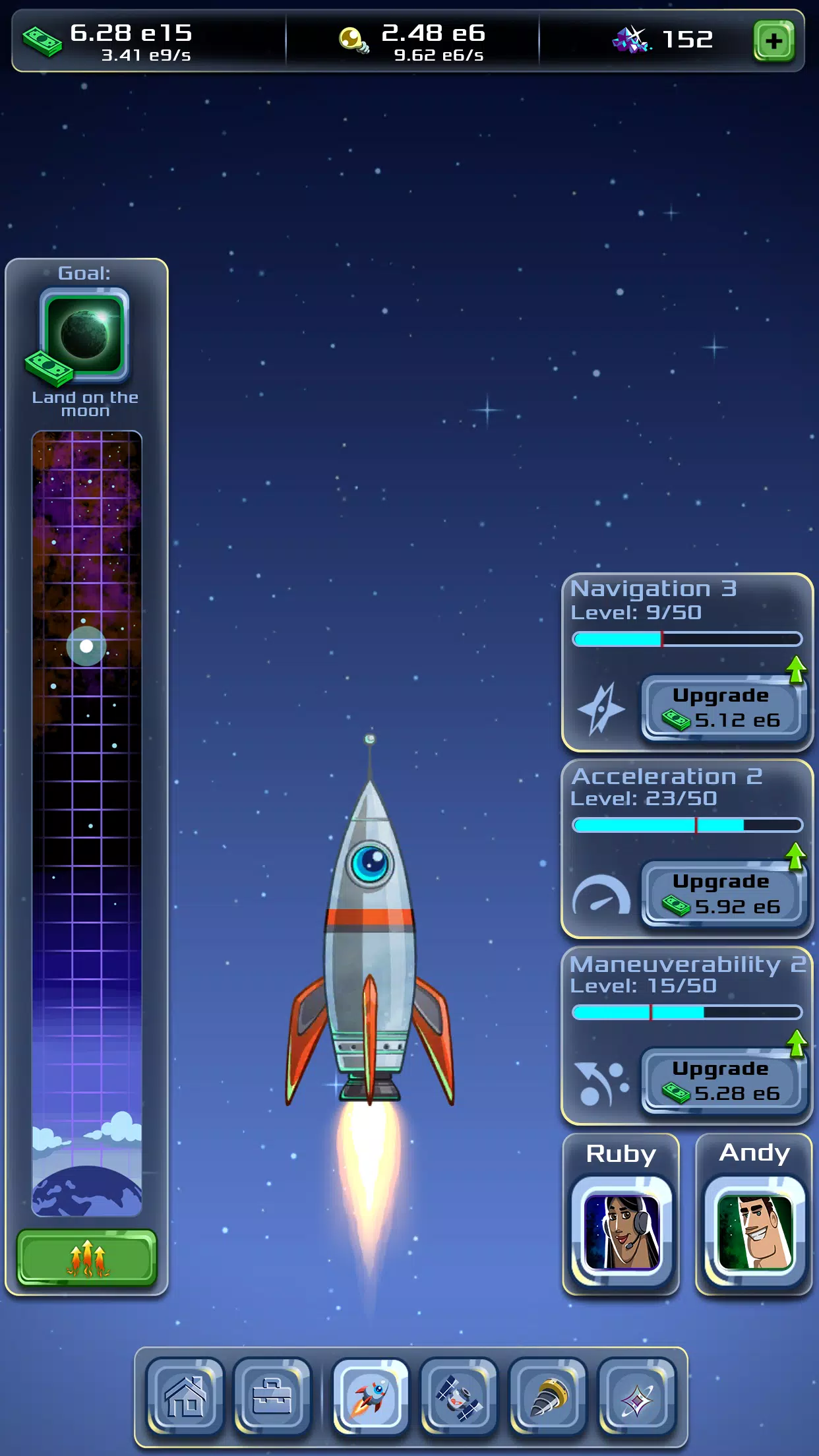Image resolution: width=819 pixels, height=1456 pixels.
Task: Upgrade Navigation 3 for 5.12 e6
Action: click(x=723, y=708)
